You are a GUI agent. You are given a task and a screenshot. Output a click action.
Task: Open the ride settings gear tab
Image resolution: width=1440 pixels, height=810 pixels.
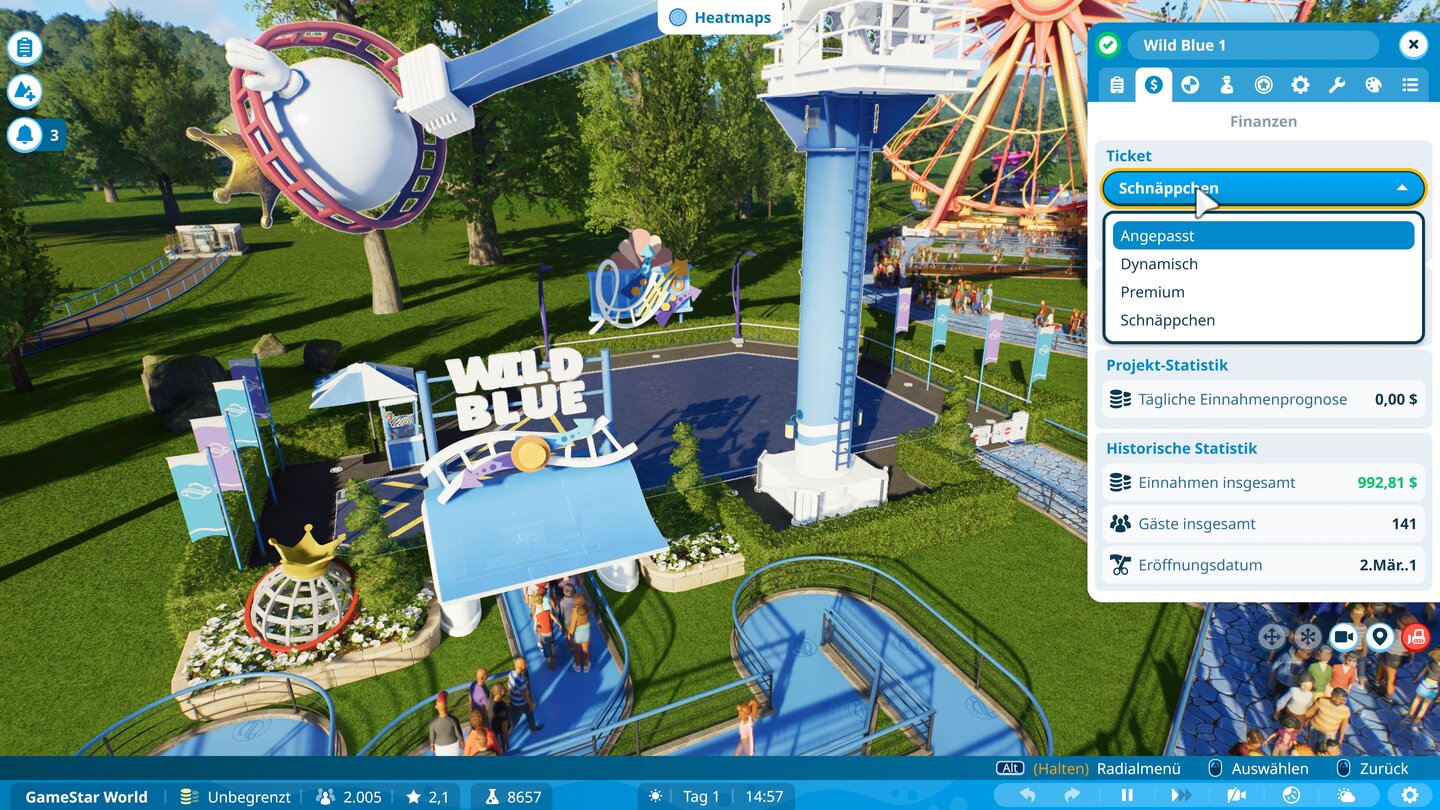[x=1300, y=85]
